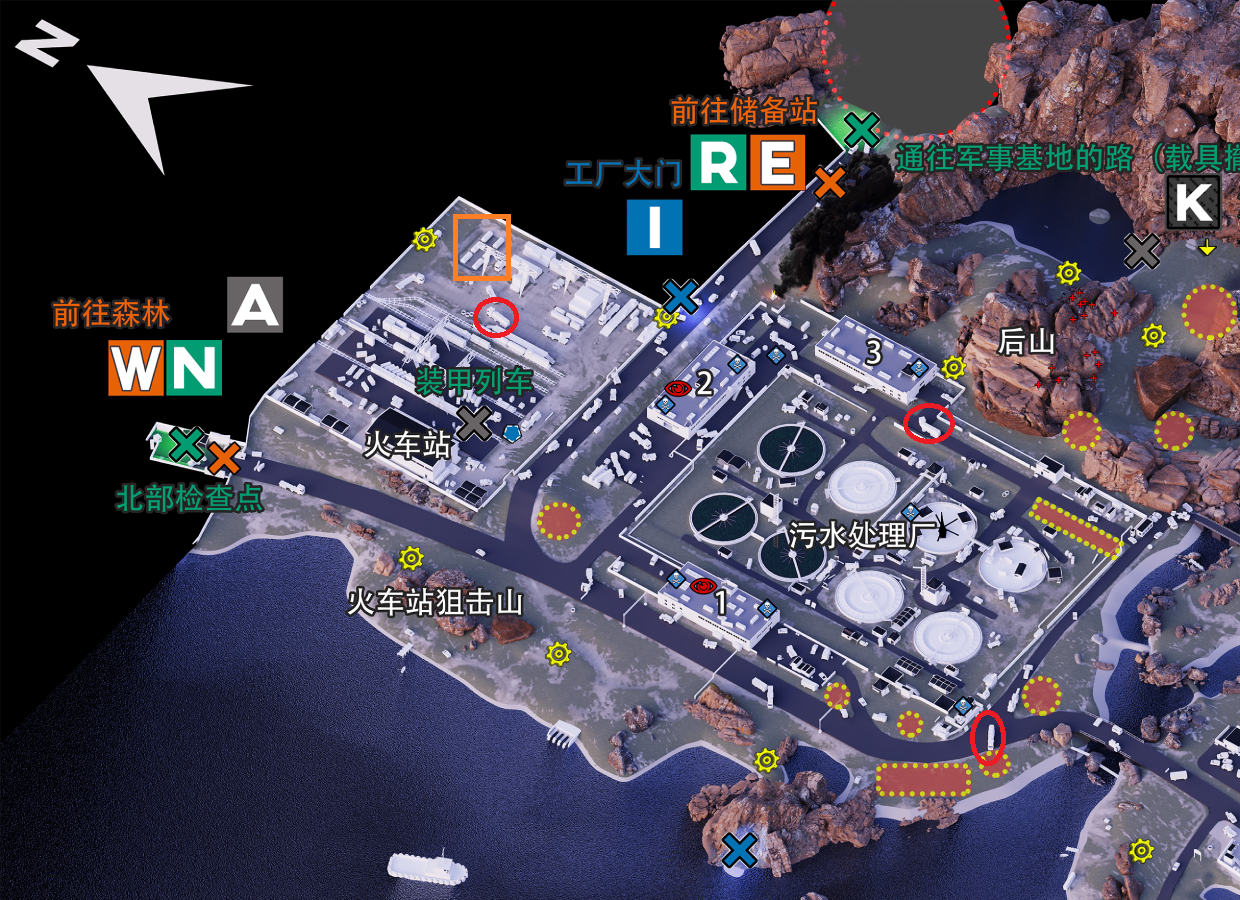Select the 火车站狙击山 location label
1240x900 pixels.
(435, 602)
